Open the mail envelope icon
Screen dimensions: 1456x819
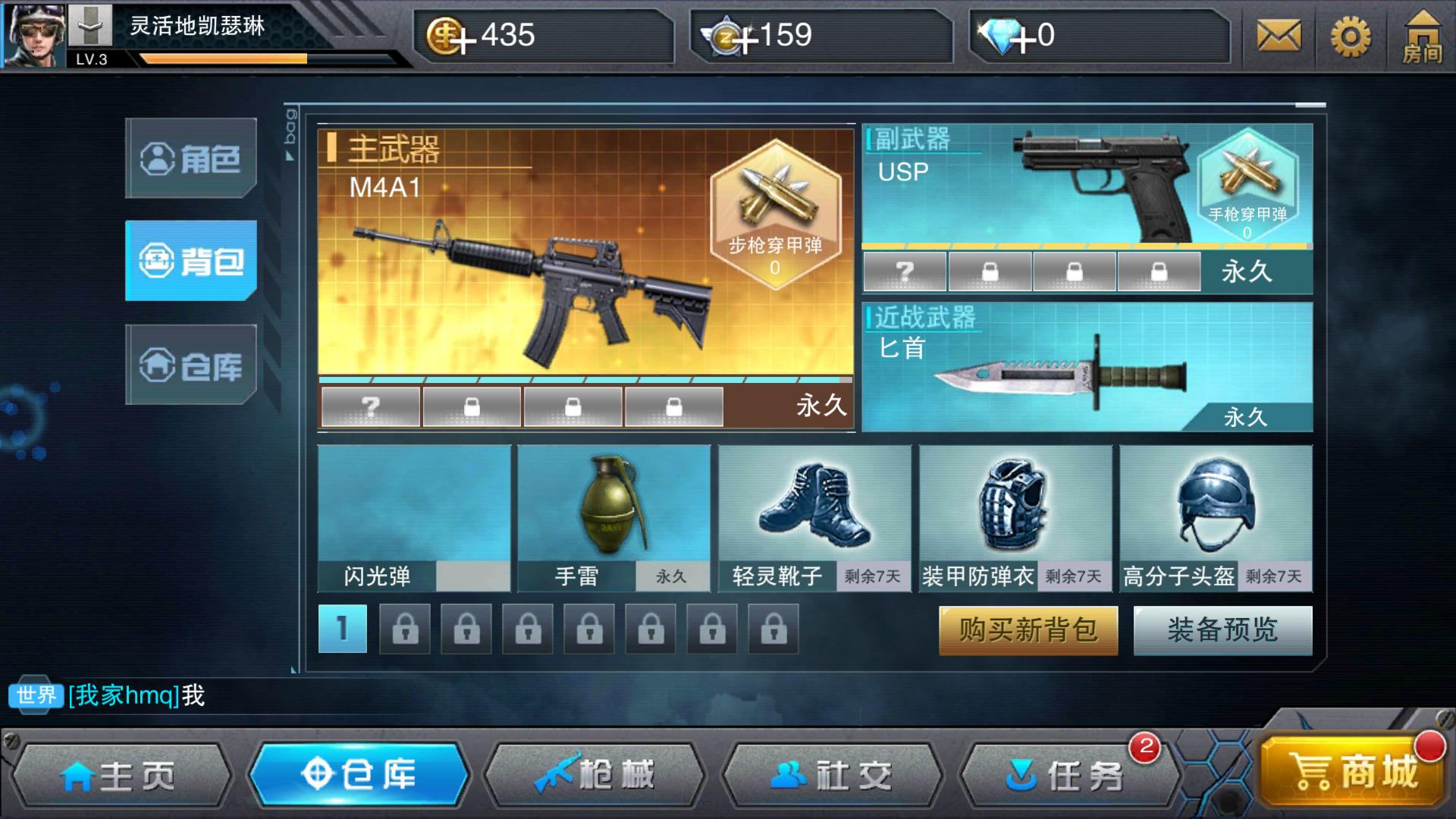pyautogui.click(x=1279, y=36)
